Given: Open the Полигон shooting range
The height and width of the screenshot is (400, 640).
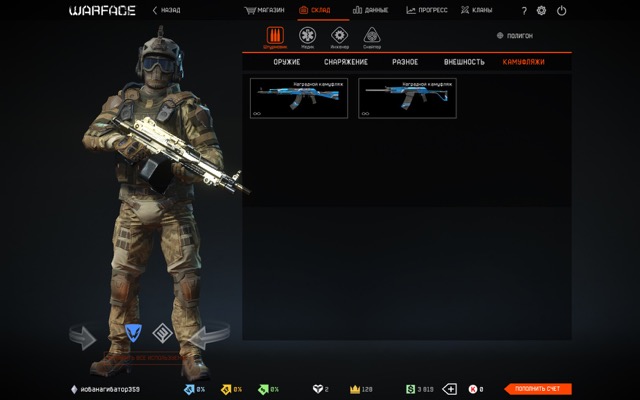Looking at the screenshot, I should (515, 35).
